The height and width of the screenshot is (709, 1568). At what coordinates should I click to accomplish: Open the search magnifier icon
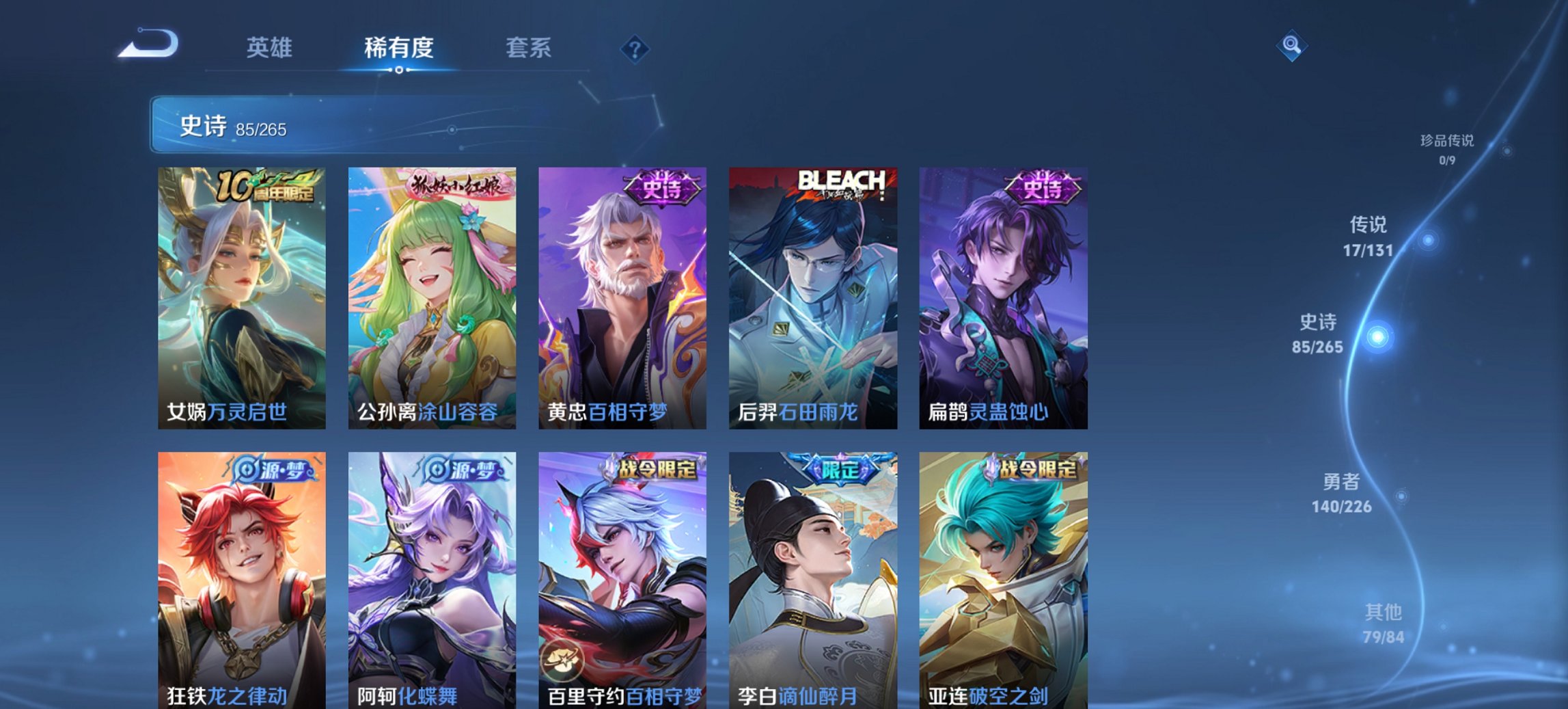[1291, 46]
